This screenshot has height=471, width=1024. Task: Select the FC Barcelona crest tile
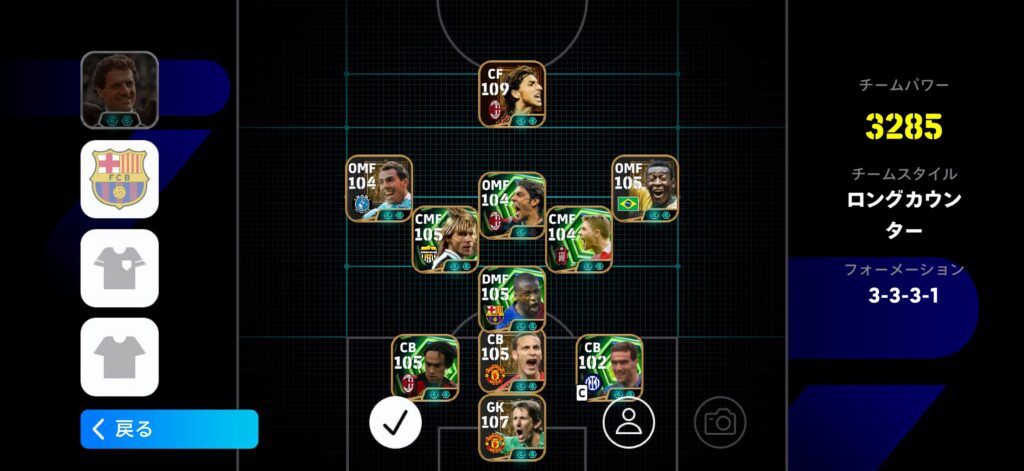pos(119,179)
